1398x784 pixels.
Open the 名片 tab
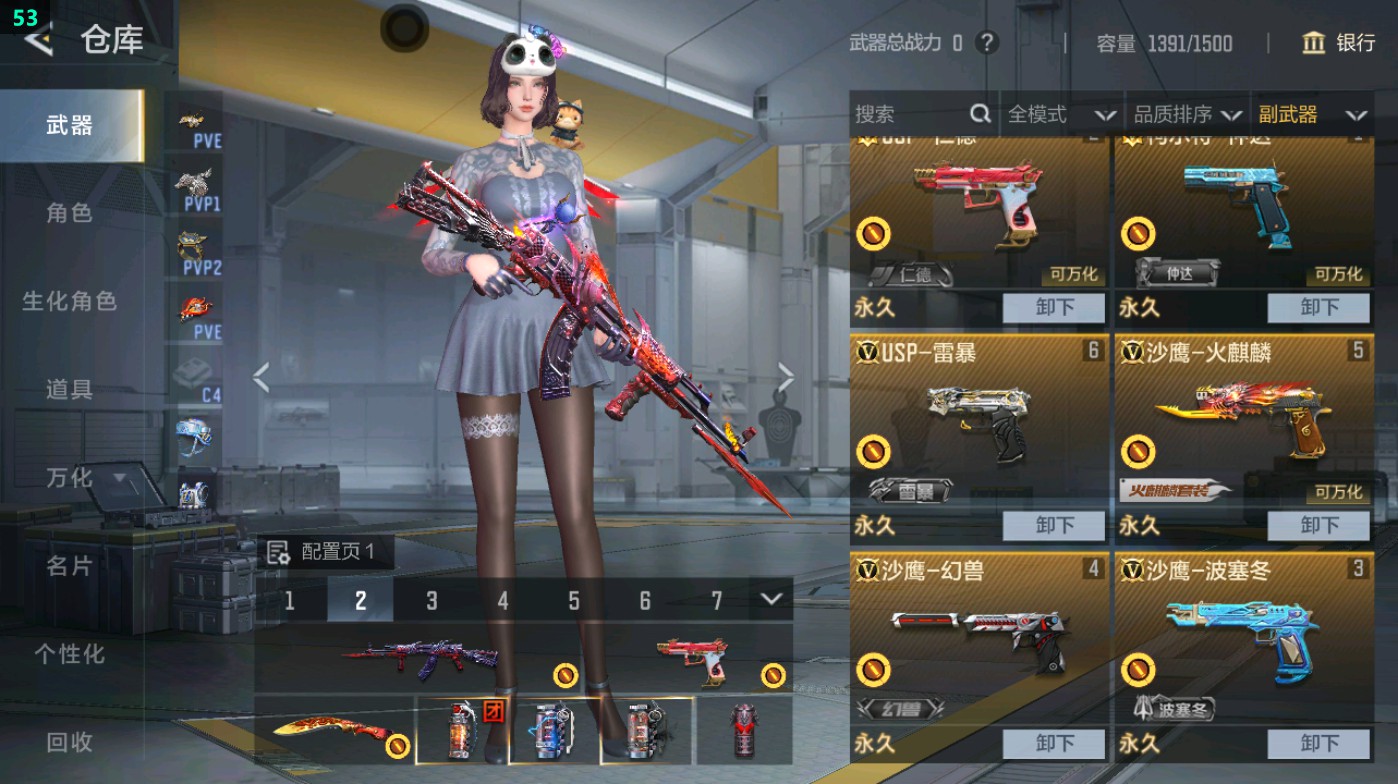tap(69, 566)
